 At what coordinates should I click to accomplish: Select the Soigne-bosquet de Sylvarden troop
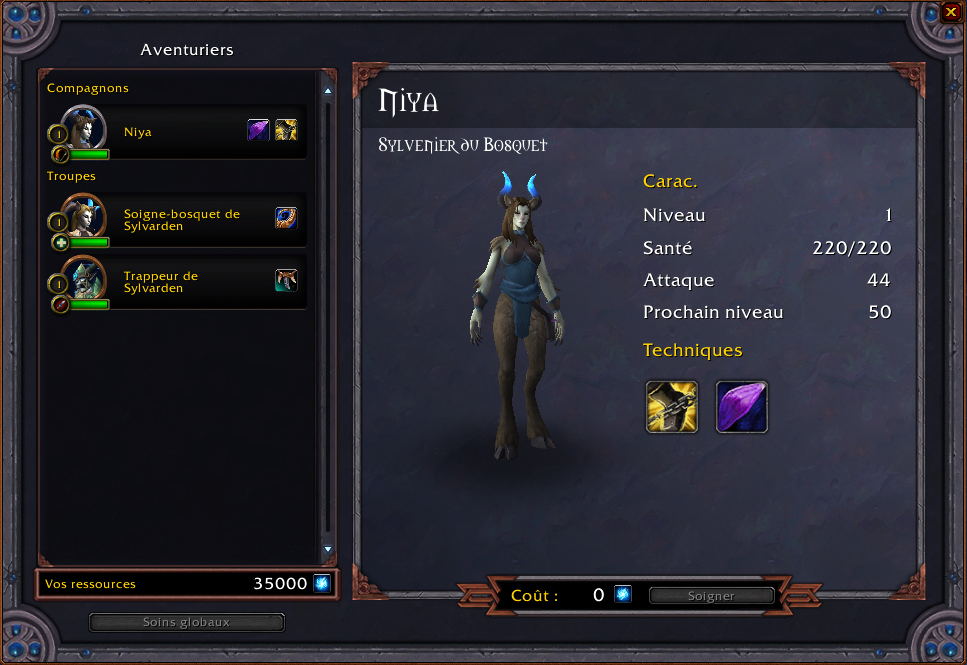175,220
